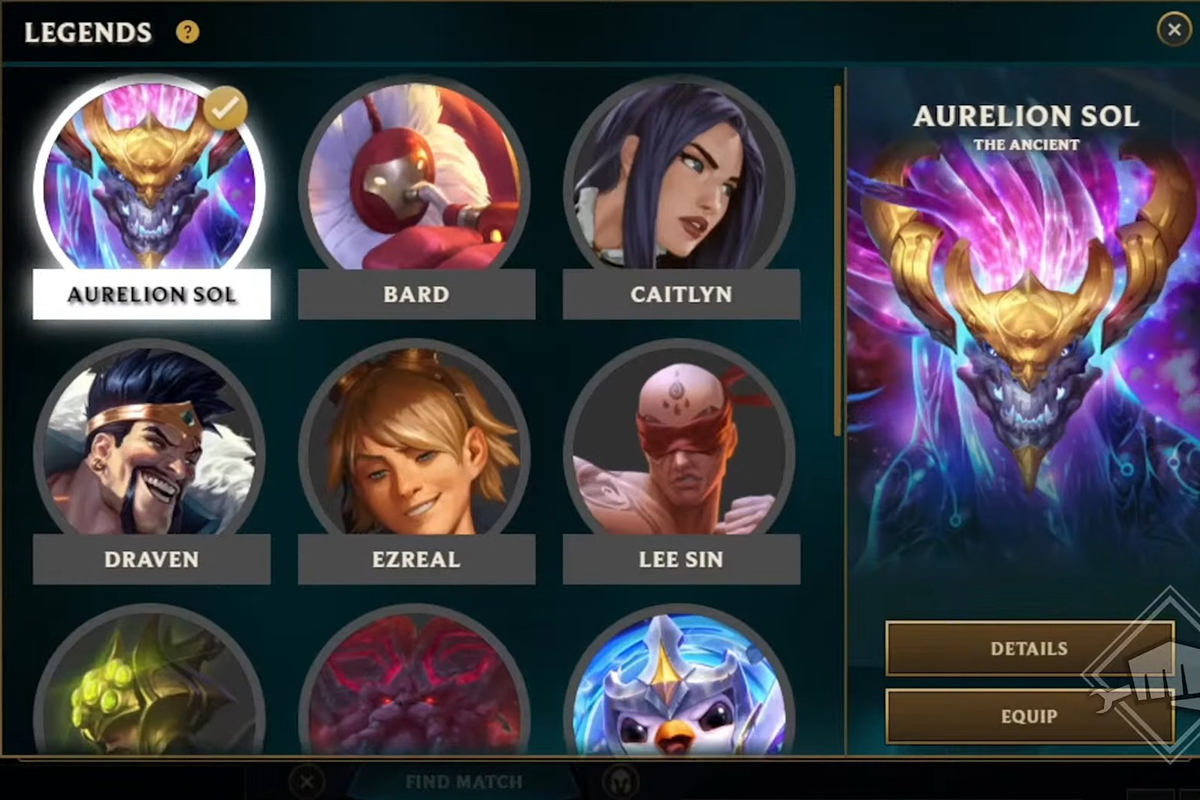
Task: Choose the green-eyed masked legend portrait
Action: (x=151, y=690)
